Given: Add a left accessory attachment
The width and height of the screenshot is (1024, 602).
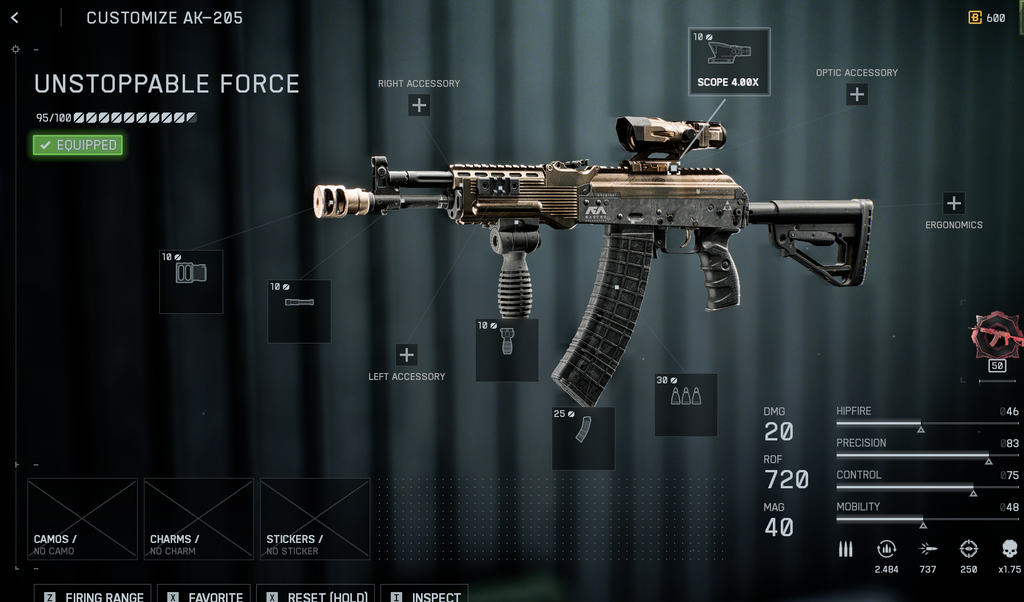Looking at the screenshot, I should tap(407, 355).
